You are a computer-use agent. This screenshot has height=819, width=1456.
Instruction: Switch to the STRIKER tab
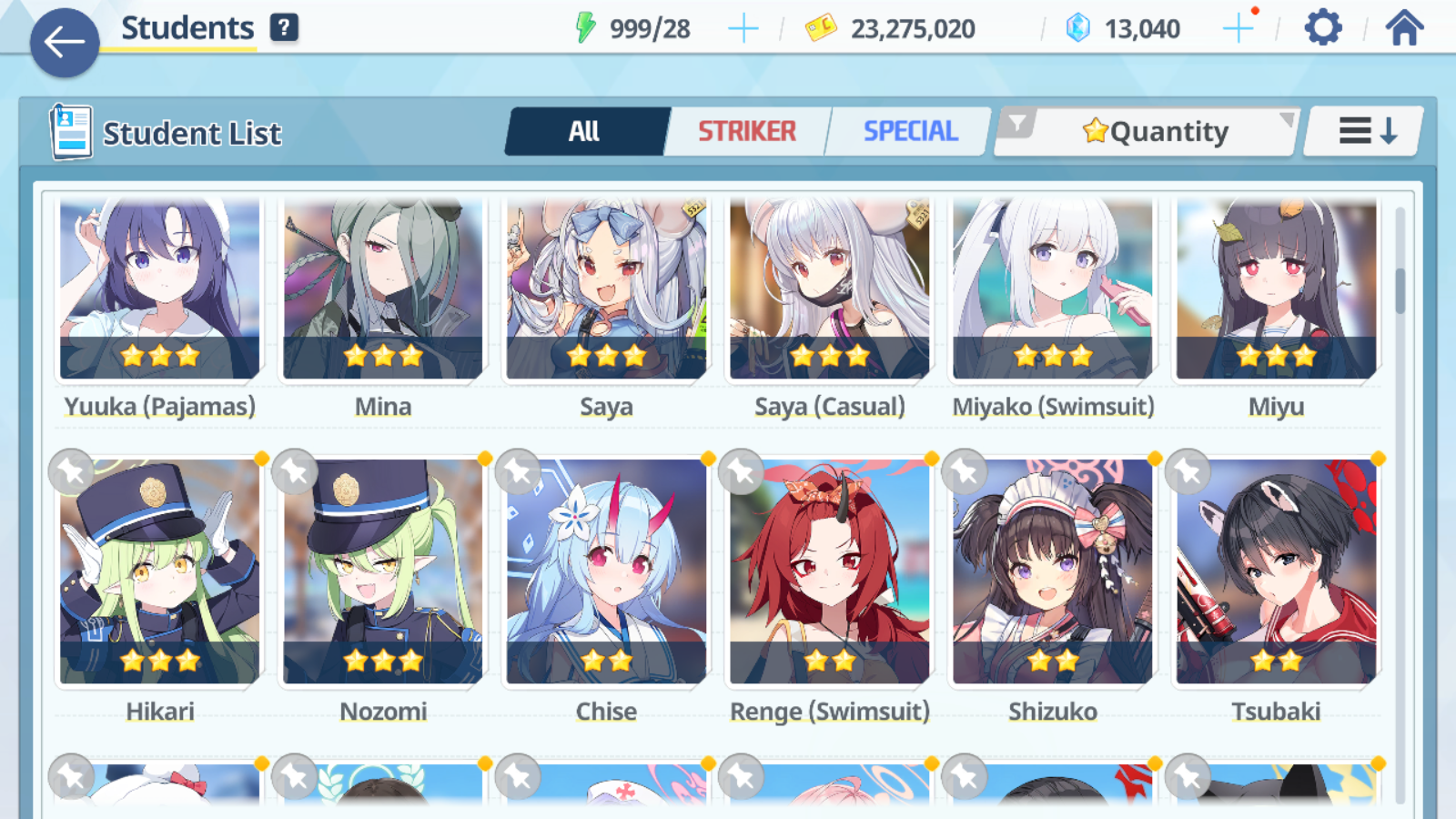pyautogui.click(x=746, y=131)
